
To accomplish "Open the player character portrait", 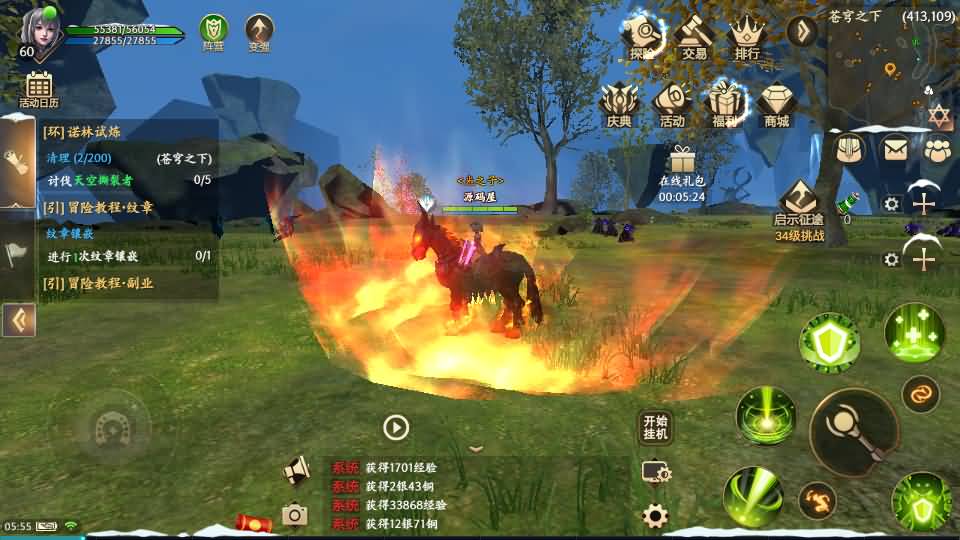I will click(x=38, y=30).
